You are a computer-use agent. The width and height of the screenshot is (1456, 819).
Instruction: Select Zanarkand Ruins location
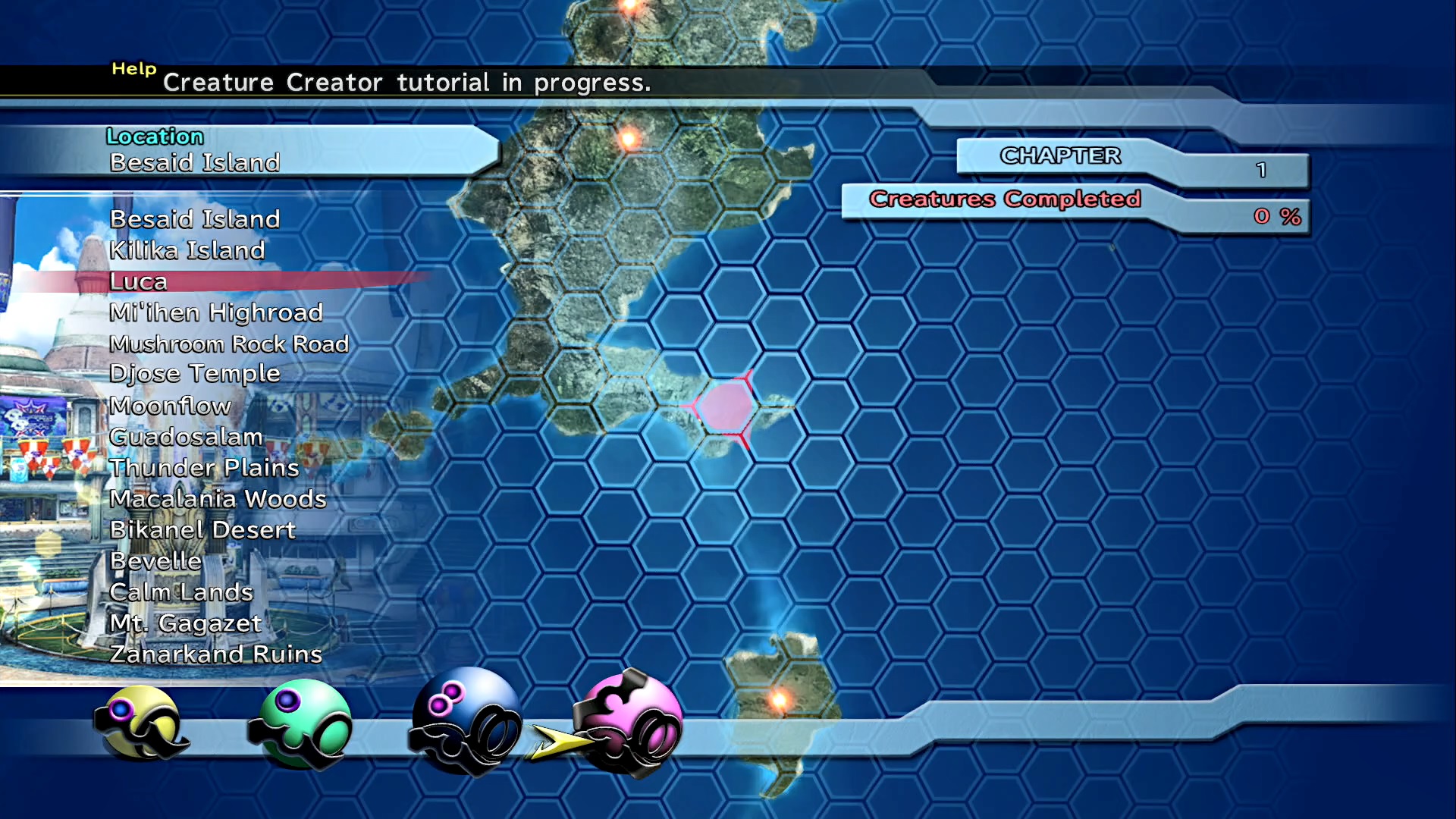point(216,654)
